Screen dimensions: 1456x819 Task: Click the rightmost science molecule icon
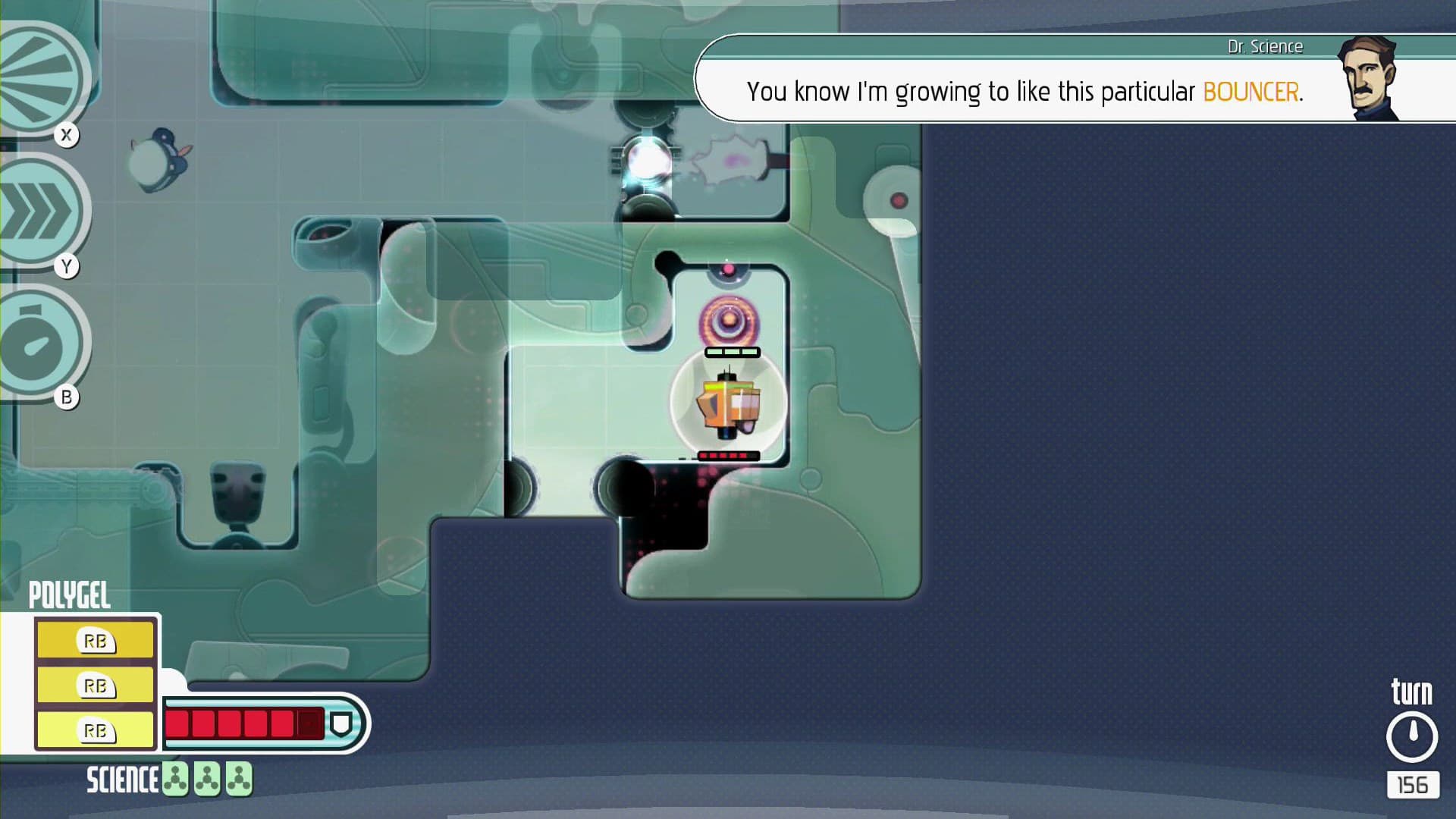pos(240,779)
